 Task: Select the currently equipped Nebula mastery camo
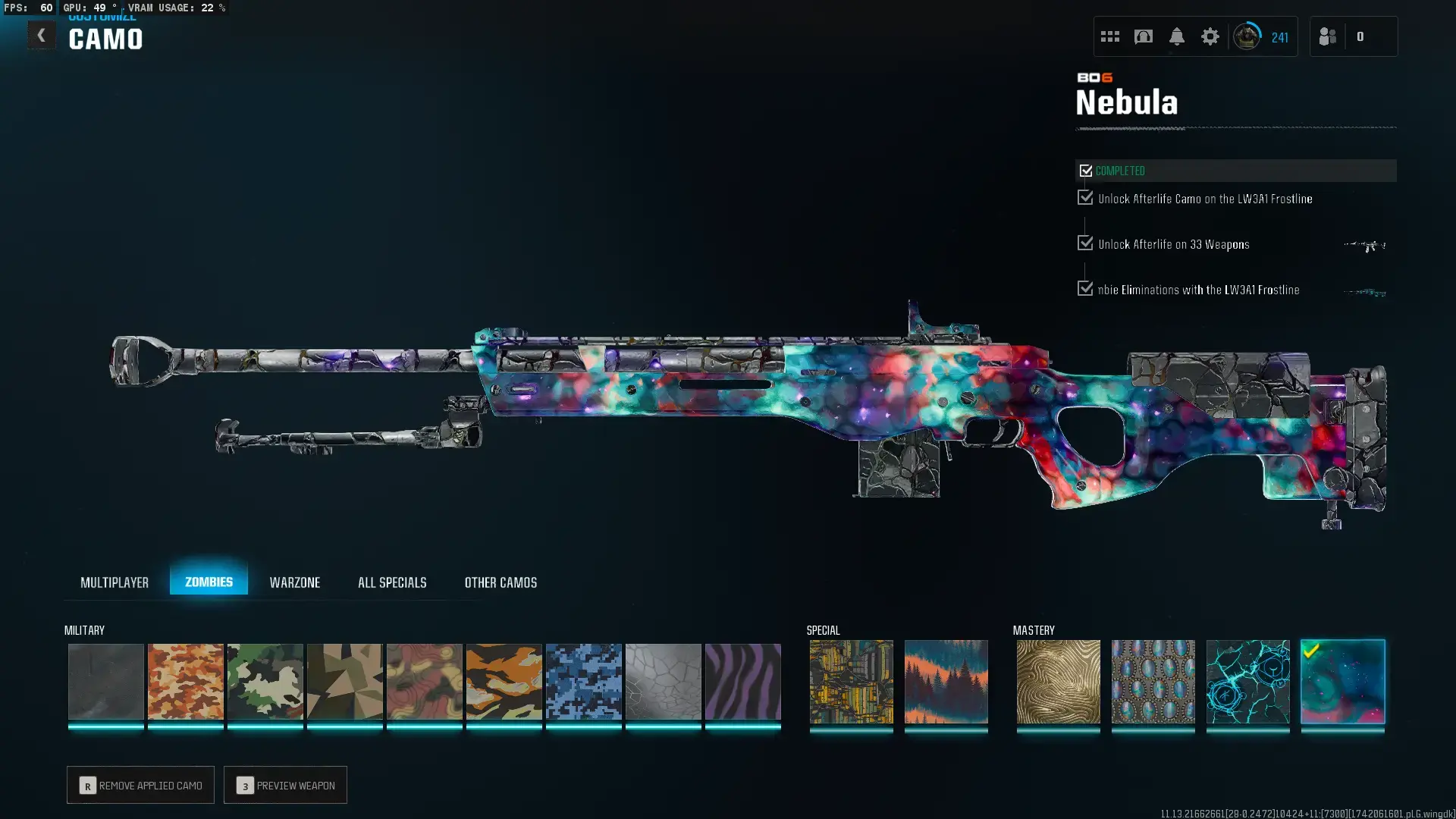1342,682
